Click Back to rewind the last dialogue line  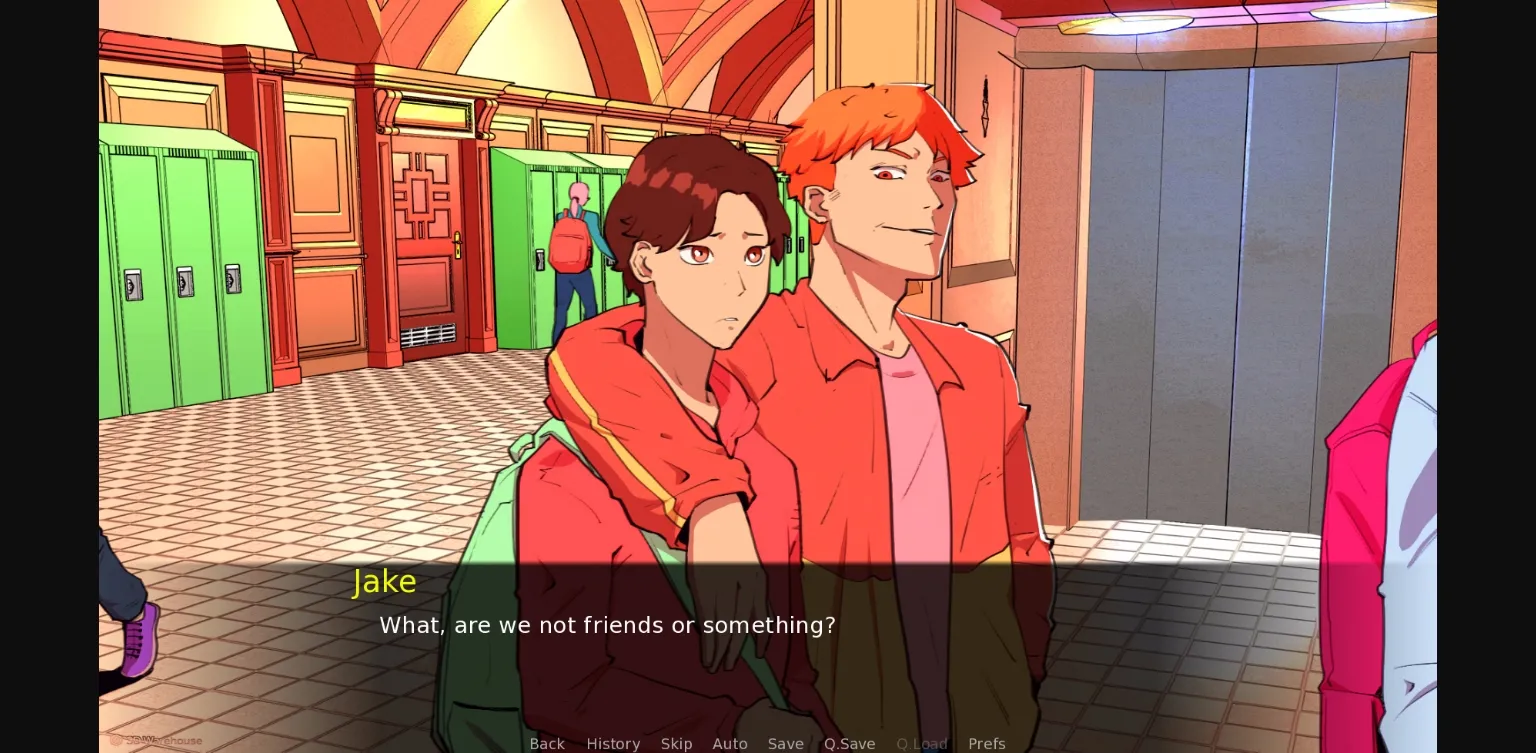tap(547, 744)
